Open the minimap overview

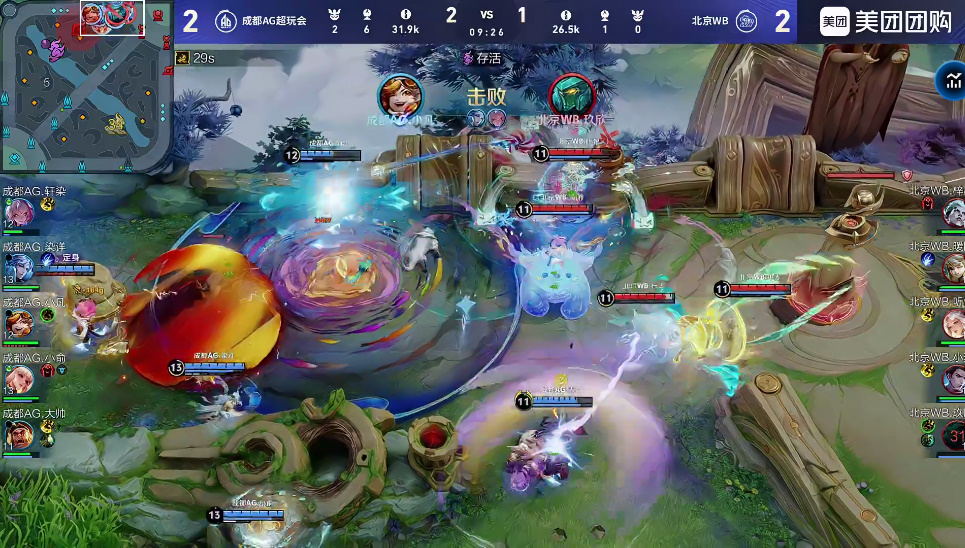[x=87, y=85]
